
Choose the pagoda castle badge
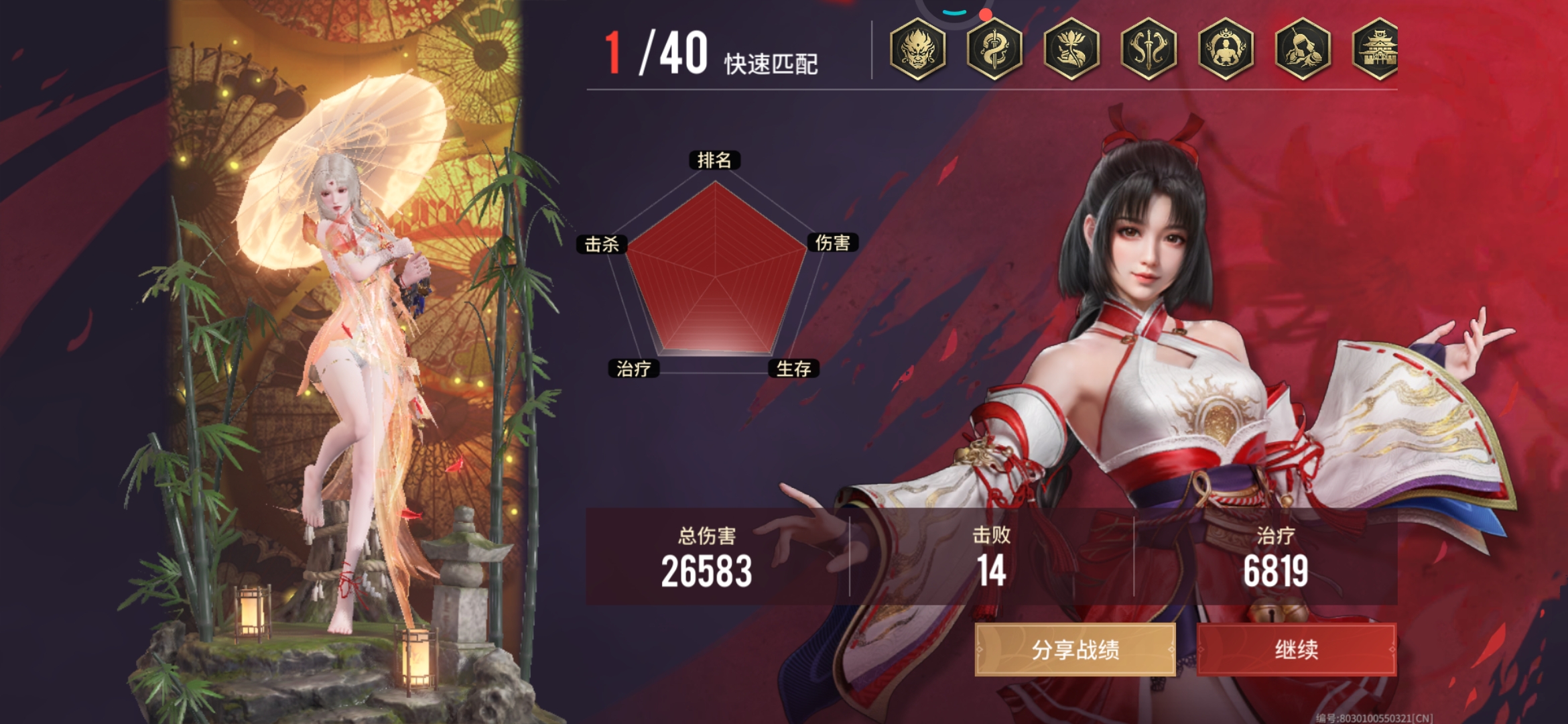coord(1377,49)
